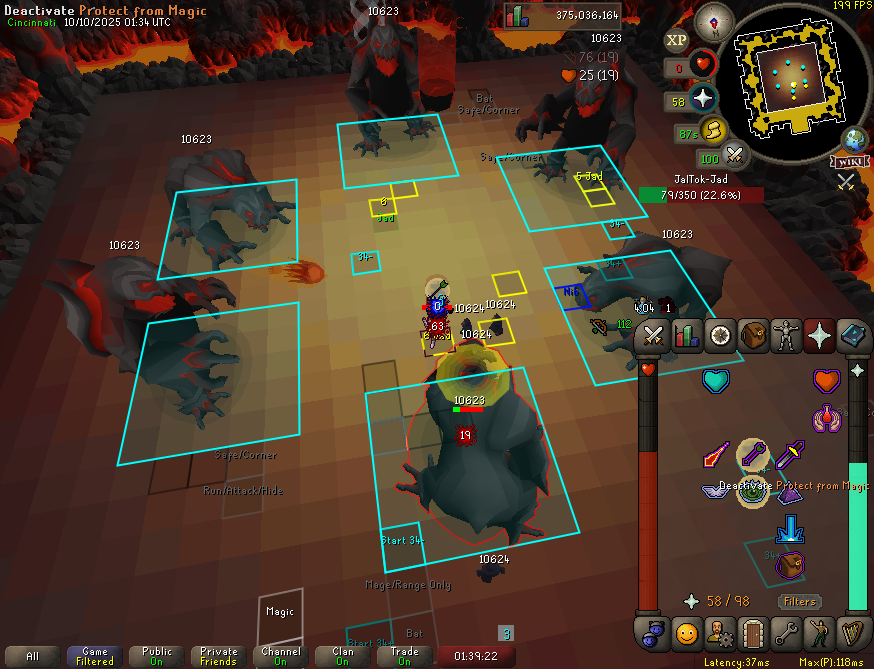Switch to the Spellbook tab
874x669 pixels.
(x=852, y=336)
